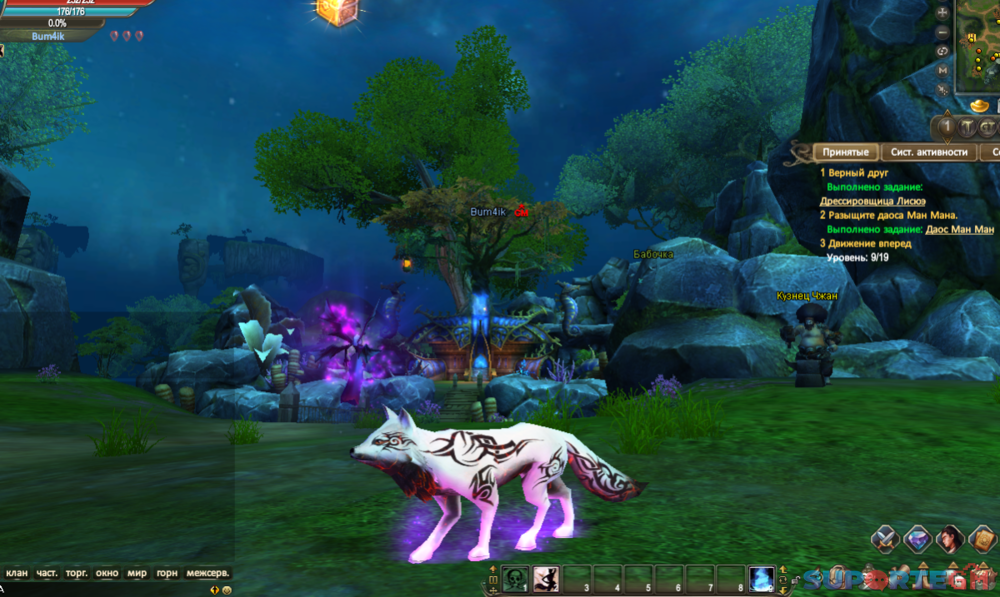Zoom in the minimap with the plus button
Screen dimensions: 1000x597
[x=943, y=13]
